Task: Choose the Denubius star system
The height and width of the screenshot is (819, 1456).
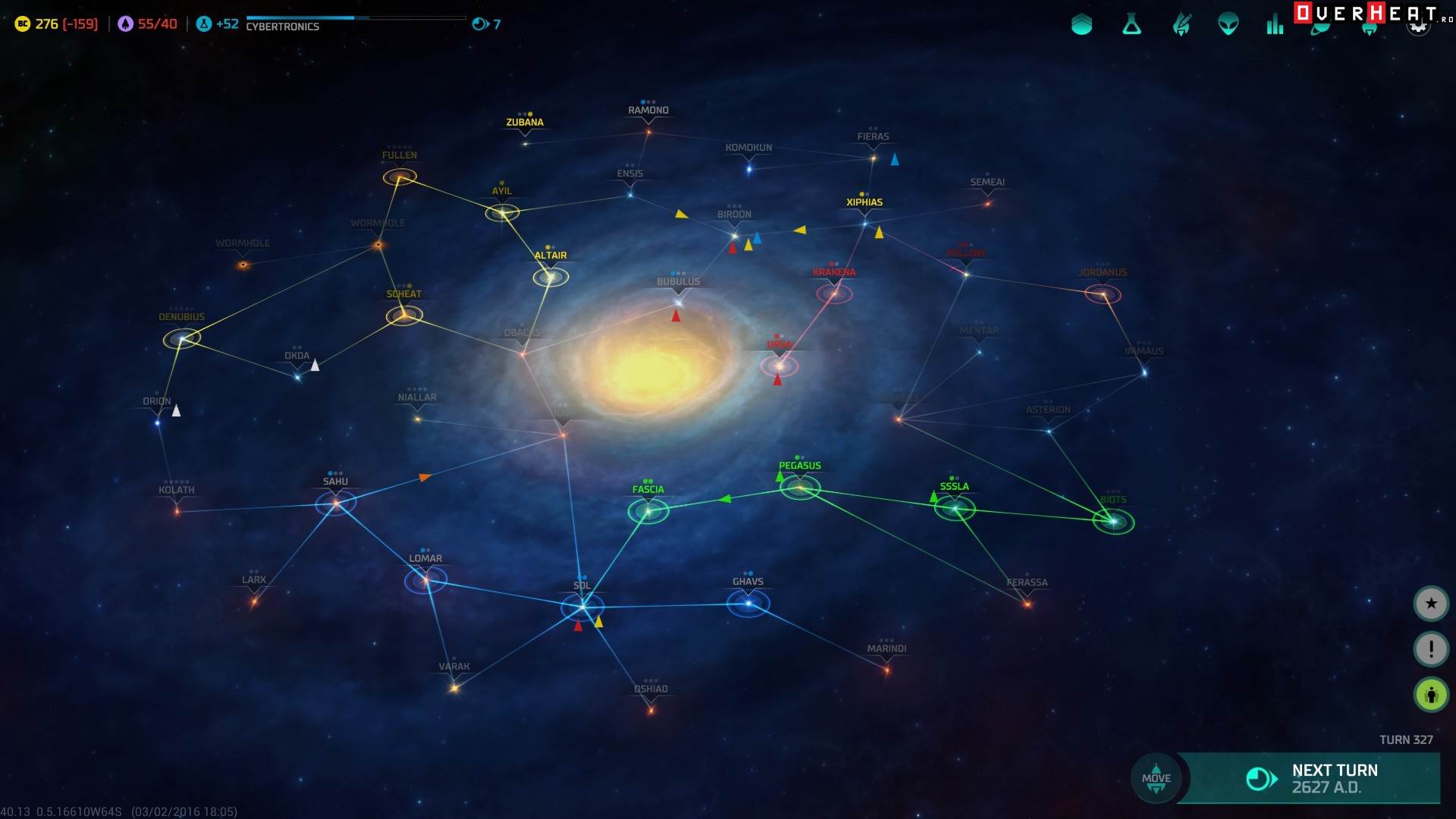Action: tap(182, 339)
